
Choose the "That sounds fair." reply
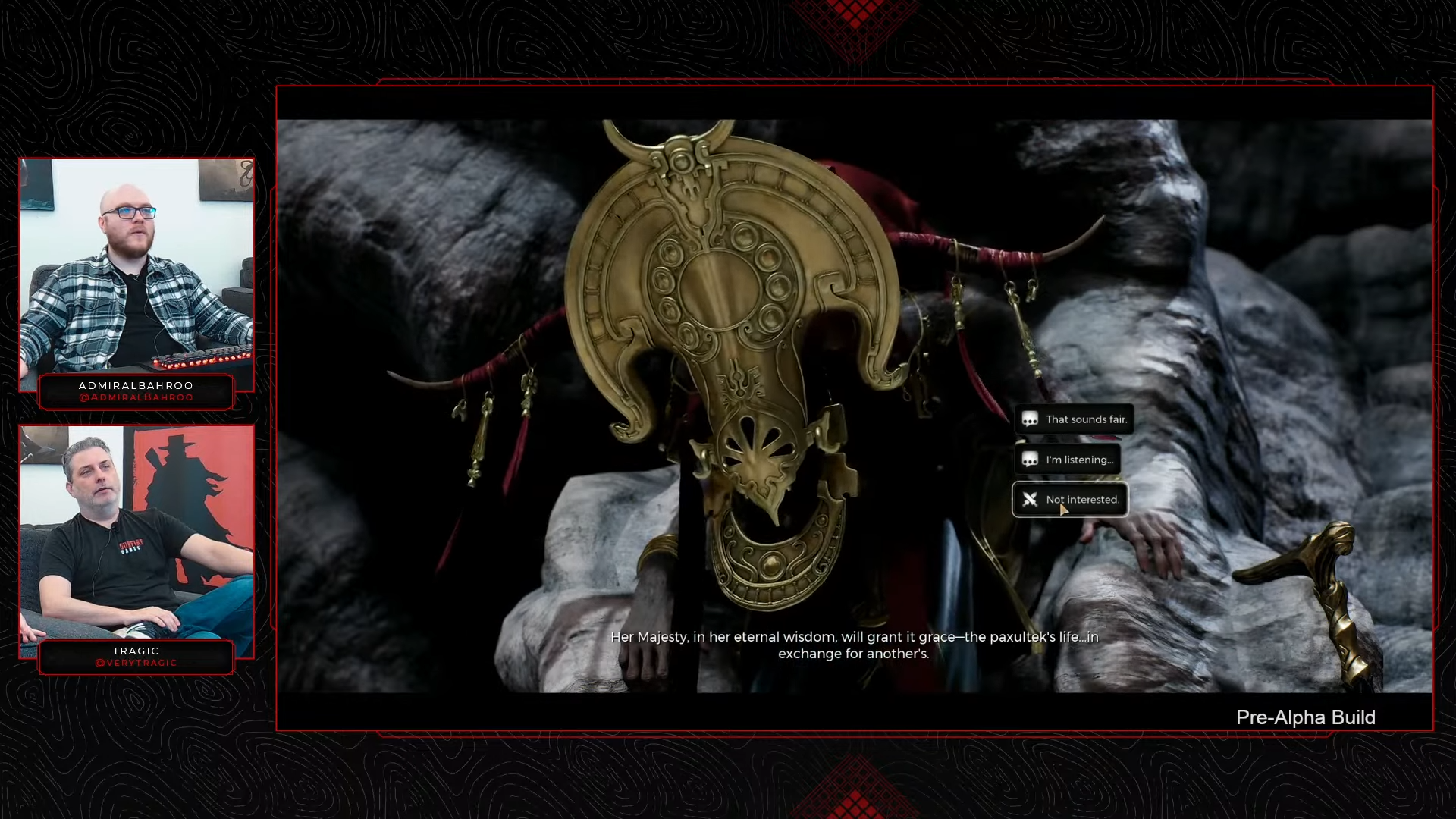tap(1075, 419)
